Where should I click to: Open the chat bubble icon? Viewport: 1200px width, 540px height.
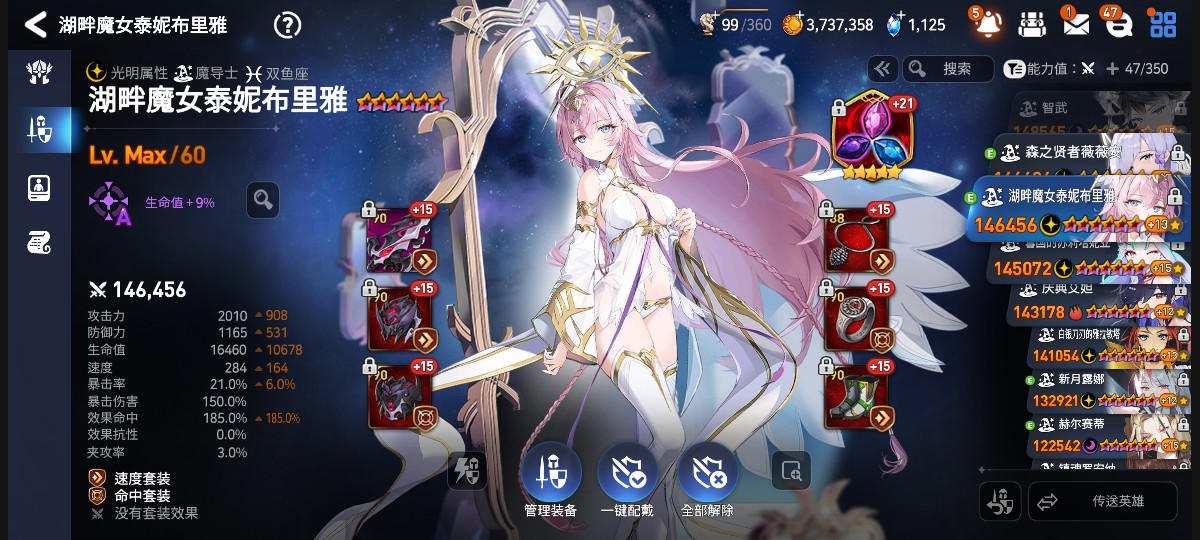1118,24
